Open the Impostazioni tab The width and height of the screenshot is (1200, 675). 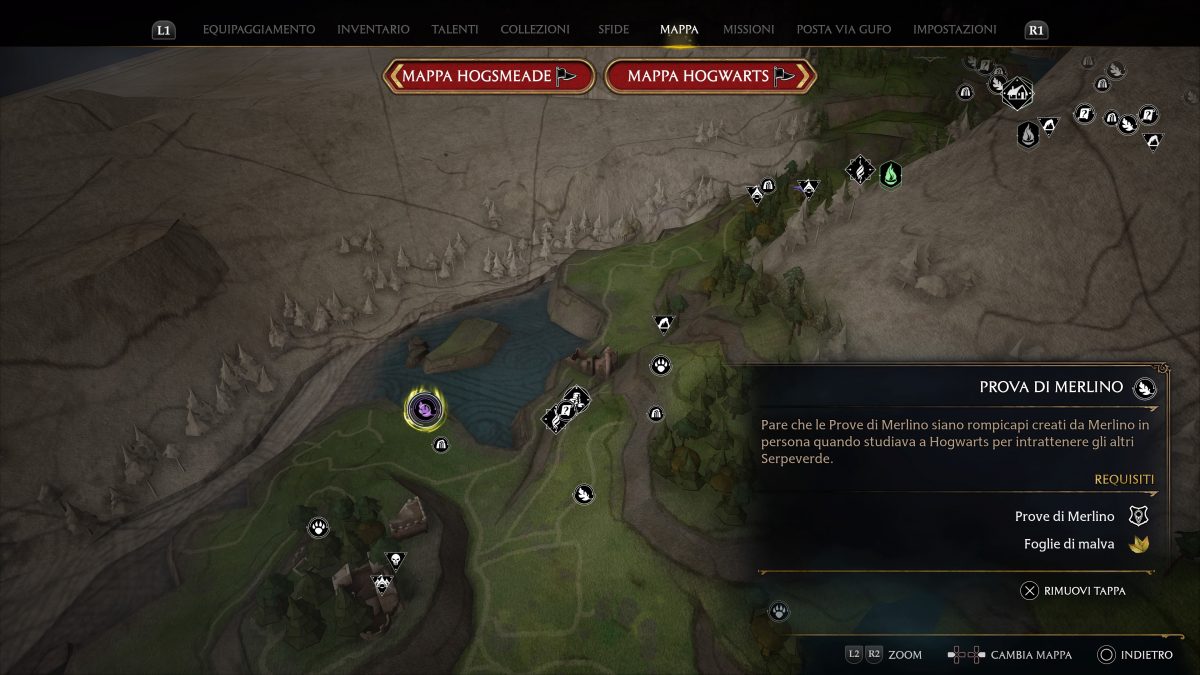954,30
